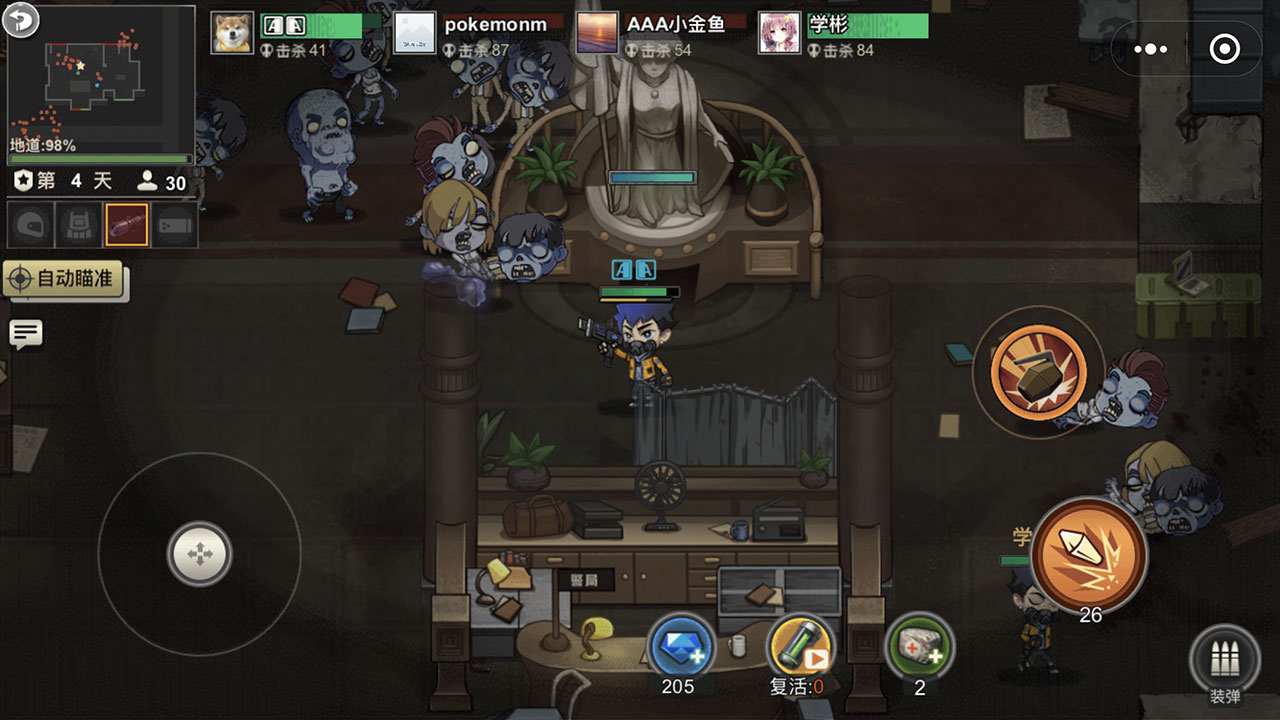Open the body armor equipment slot
Screen dimensions: 1280x720
pos(76,223)
